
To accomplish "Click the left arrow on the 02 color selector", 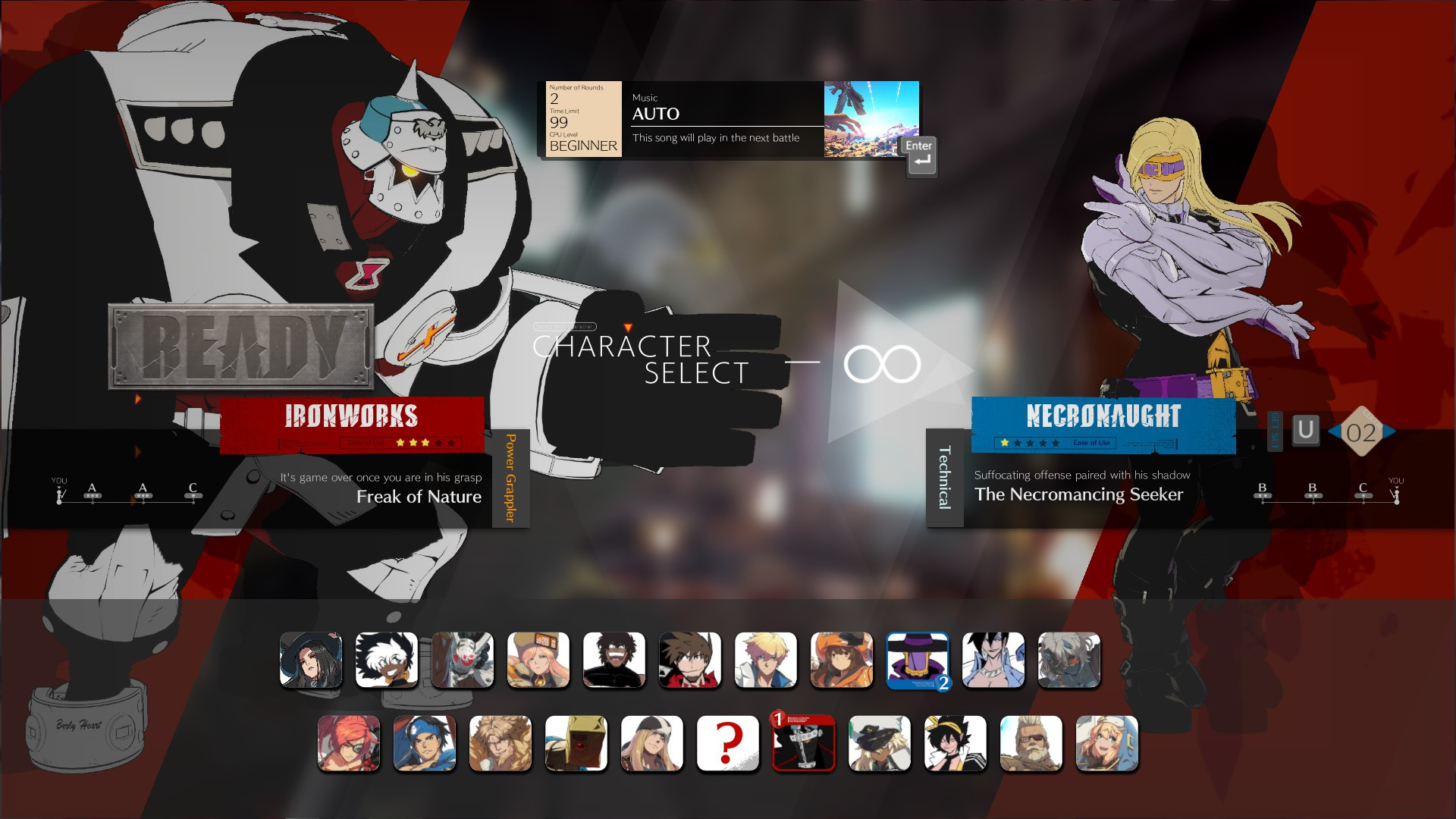I will click(1334, 431).
